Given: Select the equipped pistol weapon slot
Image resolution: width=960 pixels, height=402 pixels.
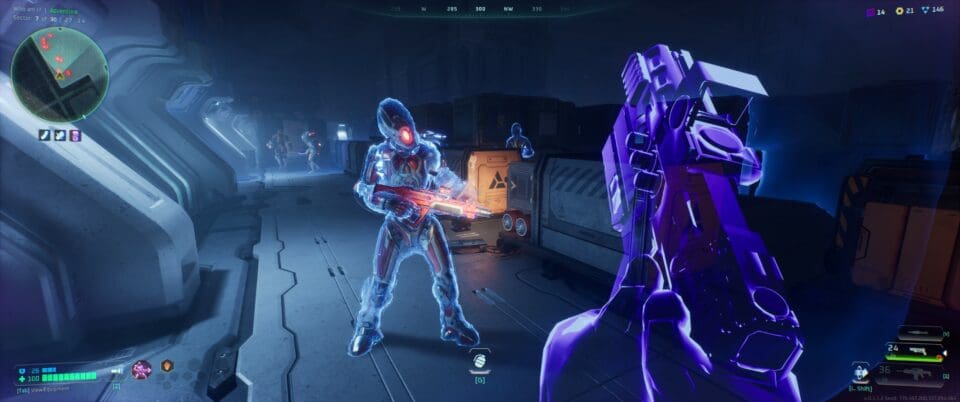Looking at the screenshot, I should [x=918, y=352].
